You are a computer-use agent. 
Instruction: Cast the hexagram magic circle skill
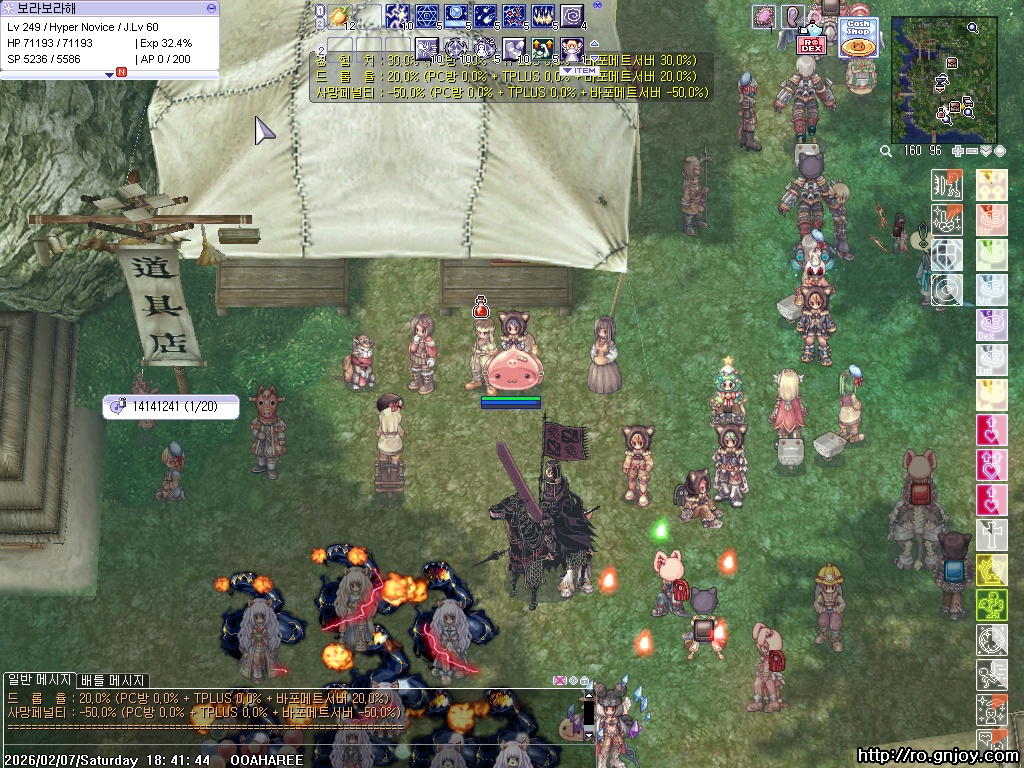tap(427, 16)
